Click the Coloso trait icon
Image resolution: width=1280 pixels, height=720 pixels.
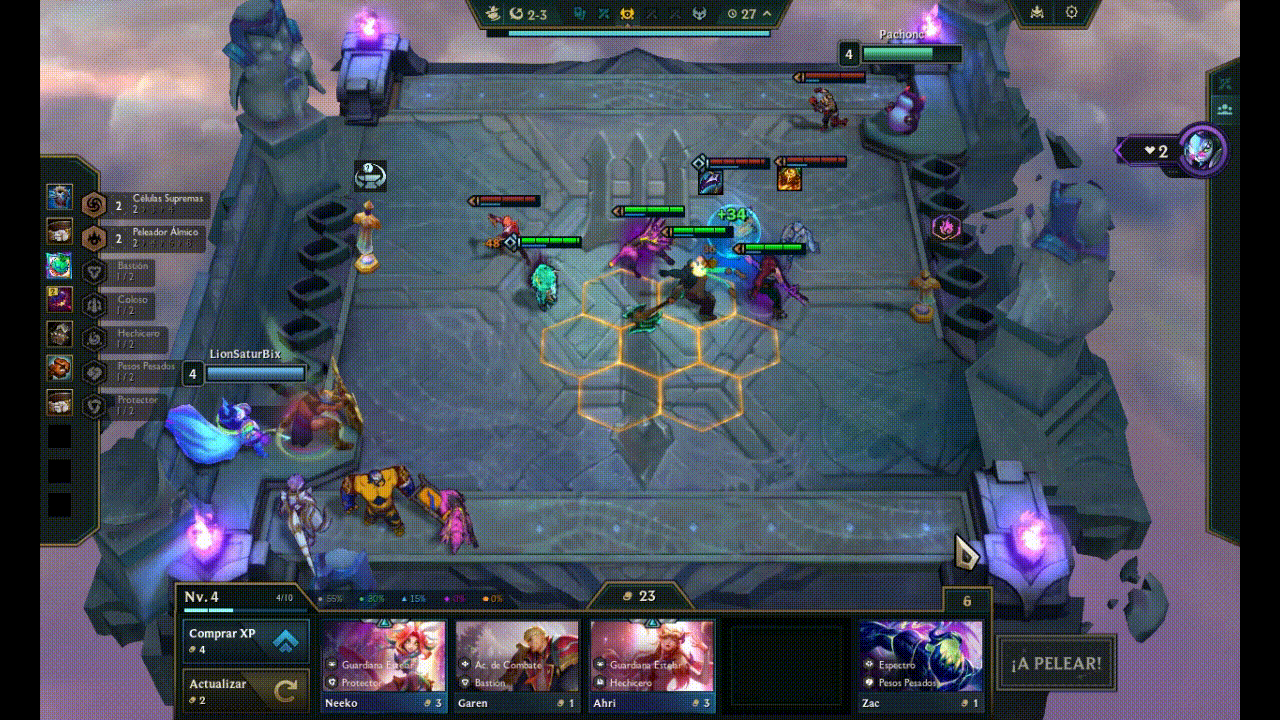[95, 304]
